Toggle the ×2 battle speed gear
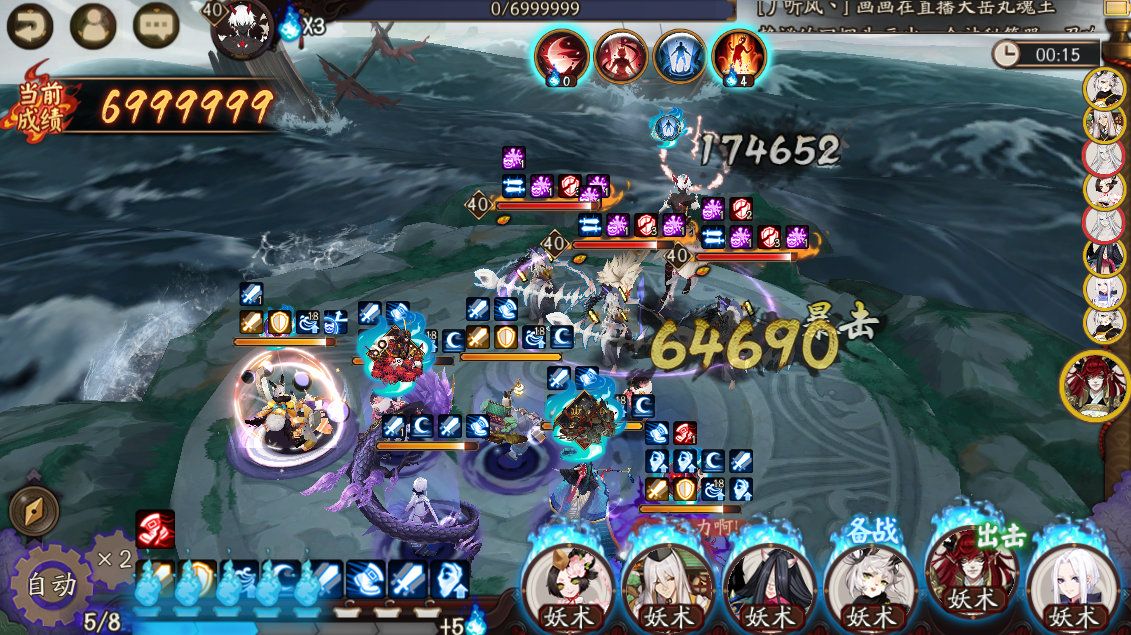Image resolution: width=1131 pixels, height=635 pixels. (x=113, y=557)
